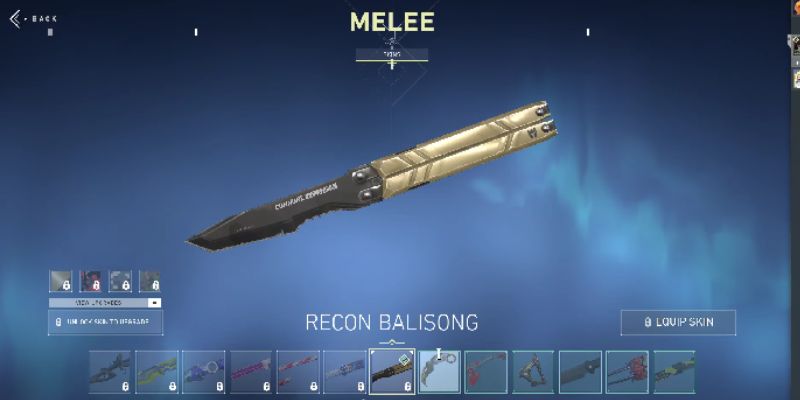Equip the Recon Balisong skin
This screenshot has width=800, height=400.
click(x=678, y=322)
